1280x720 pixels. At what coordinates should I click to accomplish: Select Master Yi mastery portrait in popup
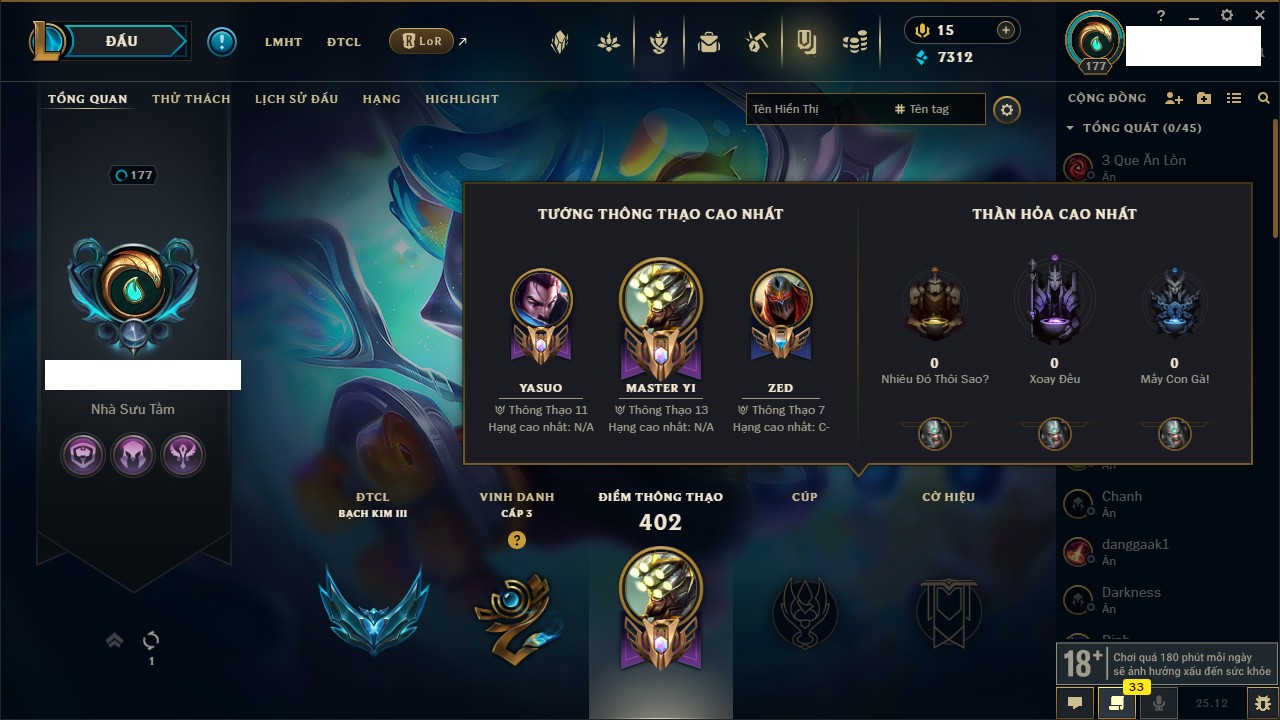(x=660, y=300)
